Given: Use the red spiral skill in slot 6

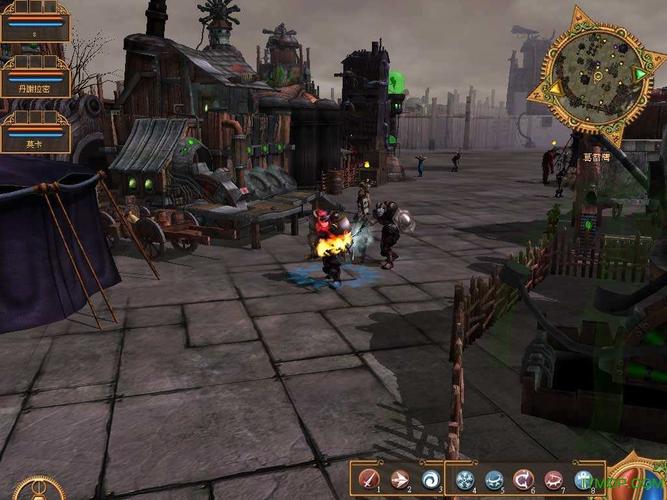Looking at the screenshot, I should (x=523, y=479).
